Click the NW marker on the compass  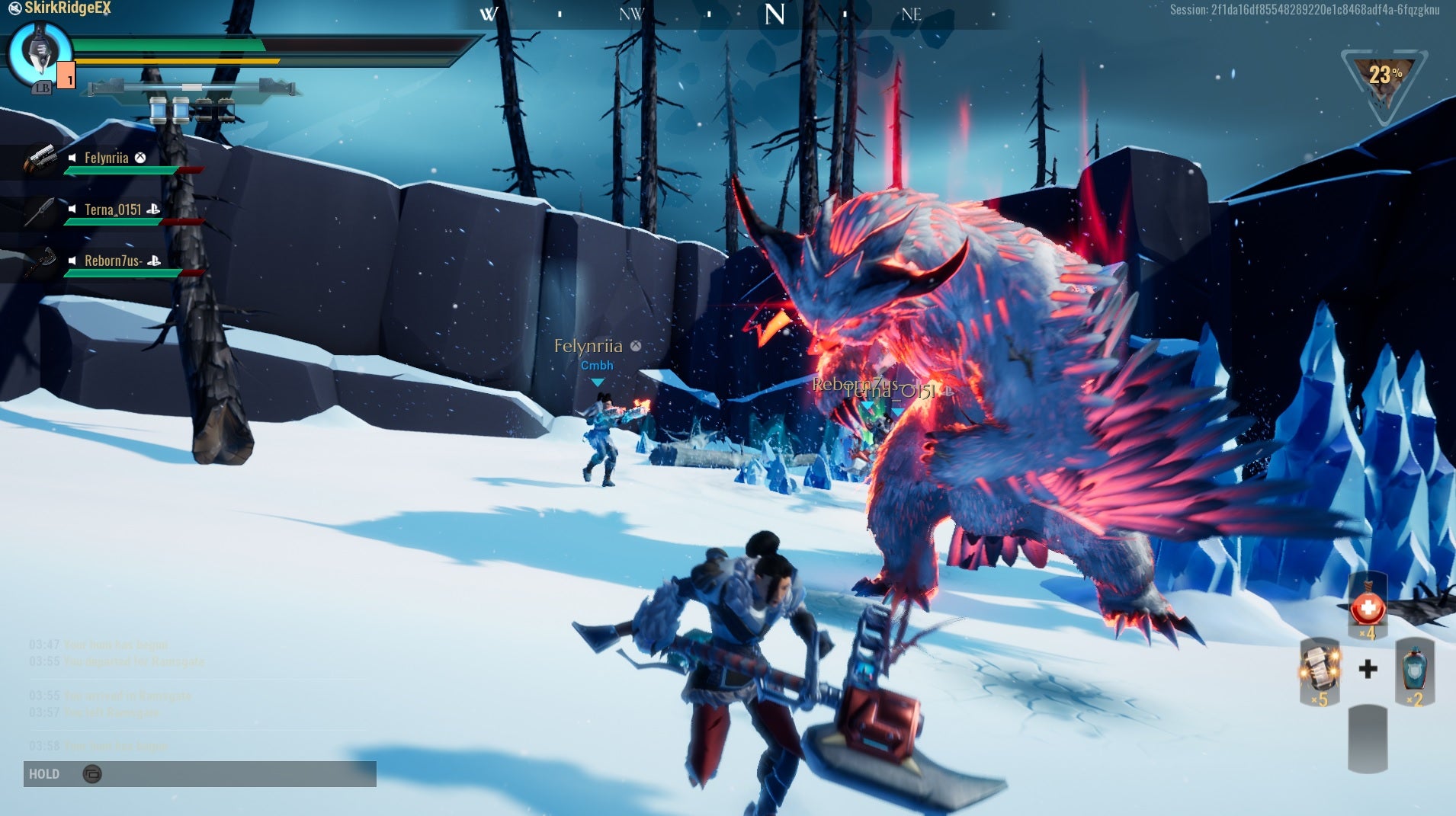click(x=631, y=13)
